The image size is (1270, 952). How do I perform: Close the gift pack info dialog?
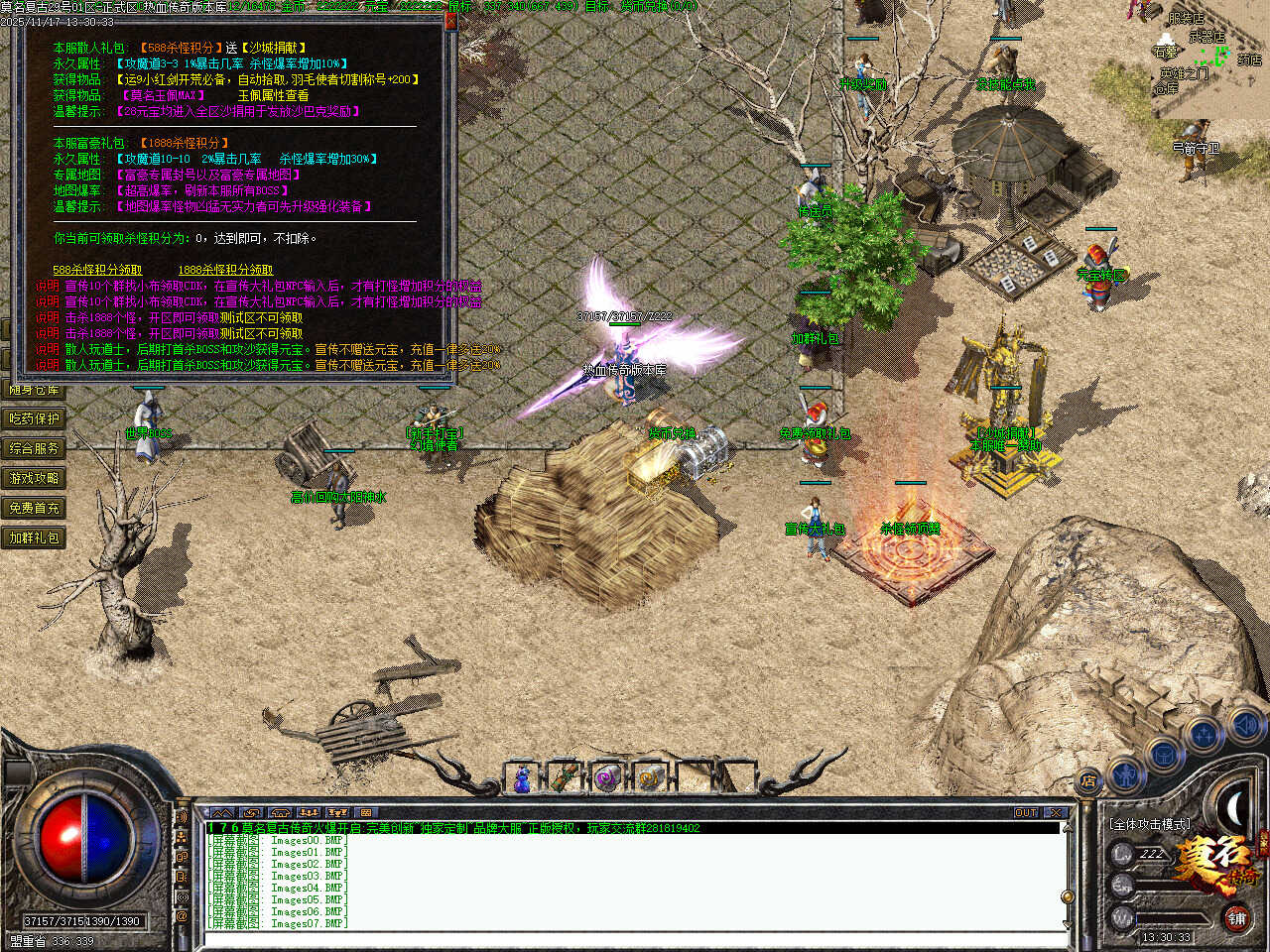(449, 21)
